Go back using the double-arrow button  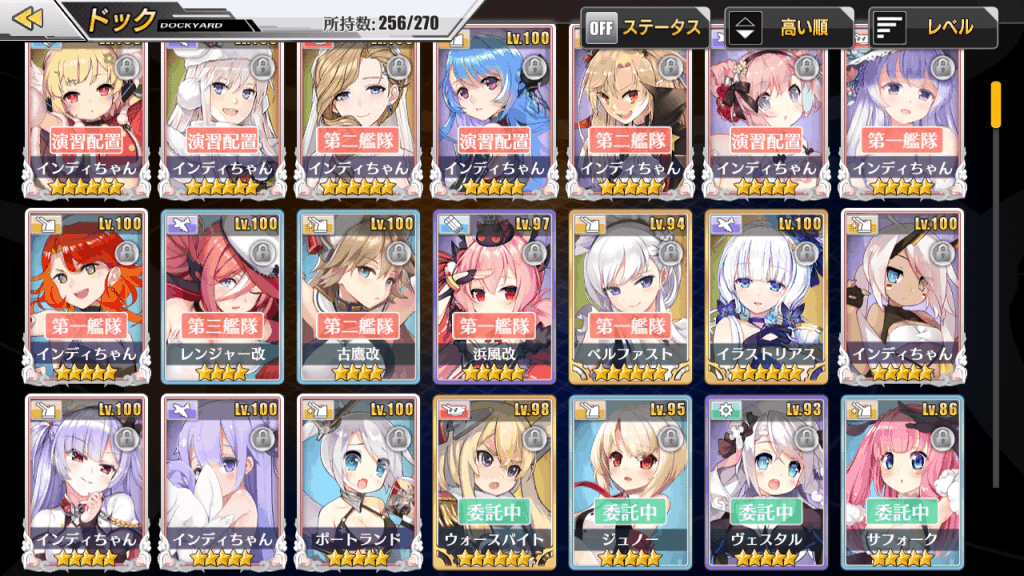(x=30, y=19)
